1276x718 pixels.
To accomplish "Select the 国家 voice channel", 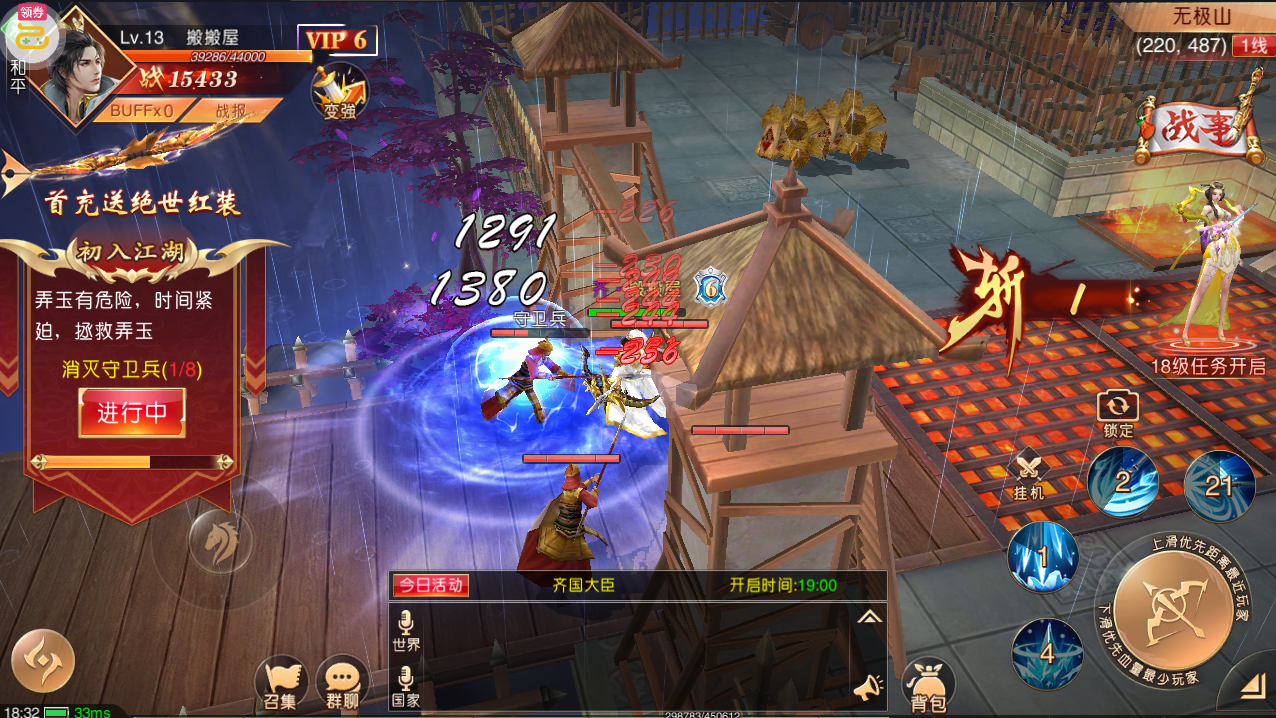I will click(x=406, y=687).
